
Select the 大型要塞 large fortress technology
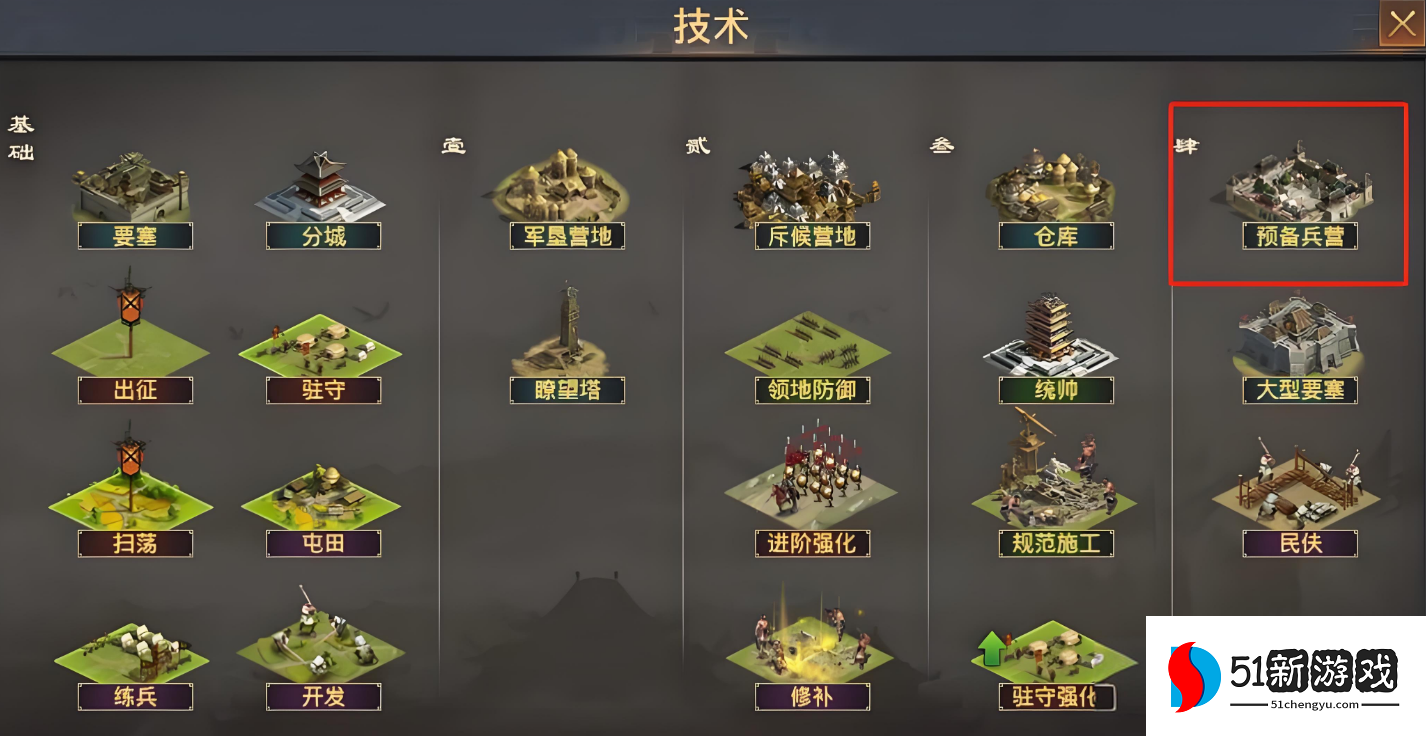pyautogui.click(x=1297, y=345)
